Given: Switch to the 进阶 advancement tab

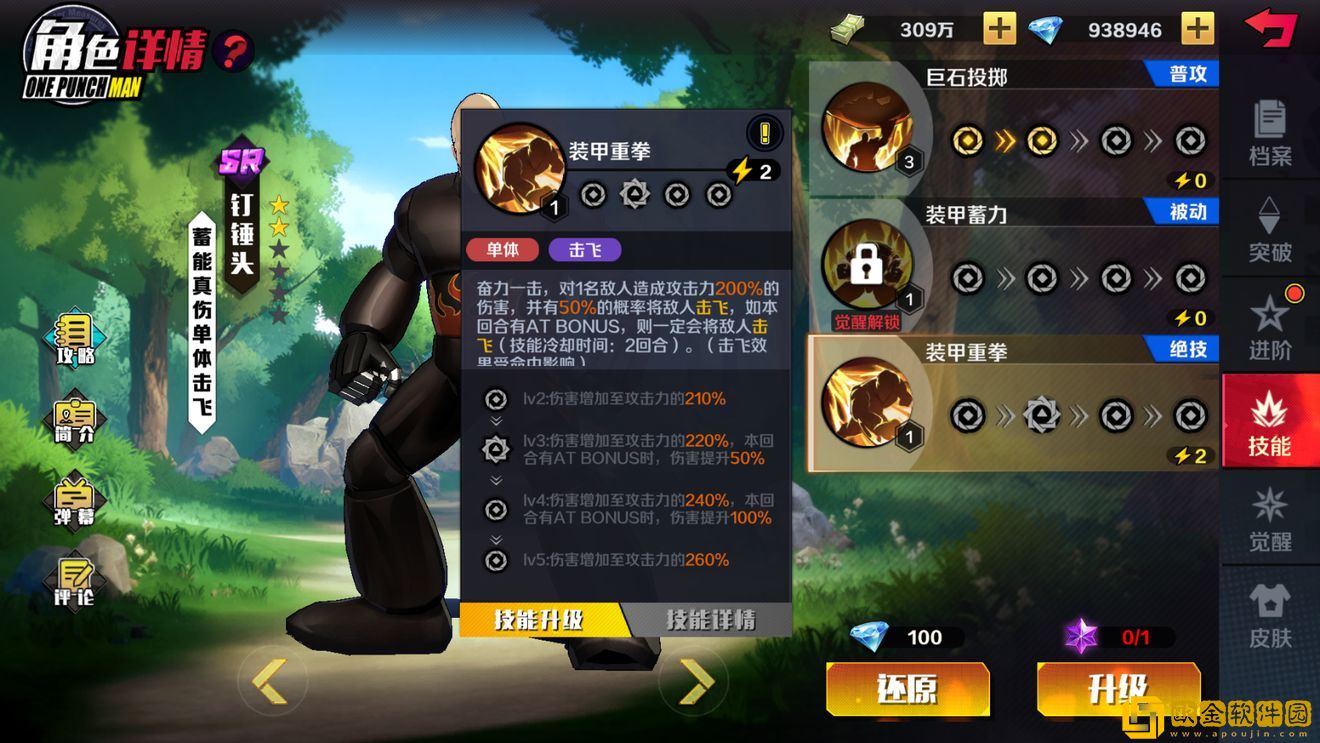Looking at the screenshot, I should tap(1270, 325).
